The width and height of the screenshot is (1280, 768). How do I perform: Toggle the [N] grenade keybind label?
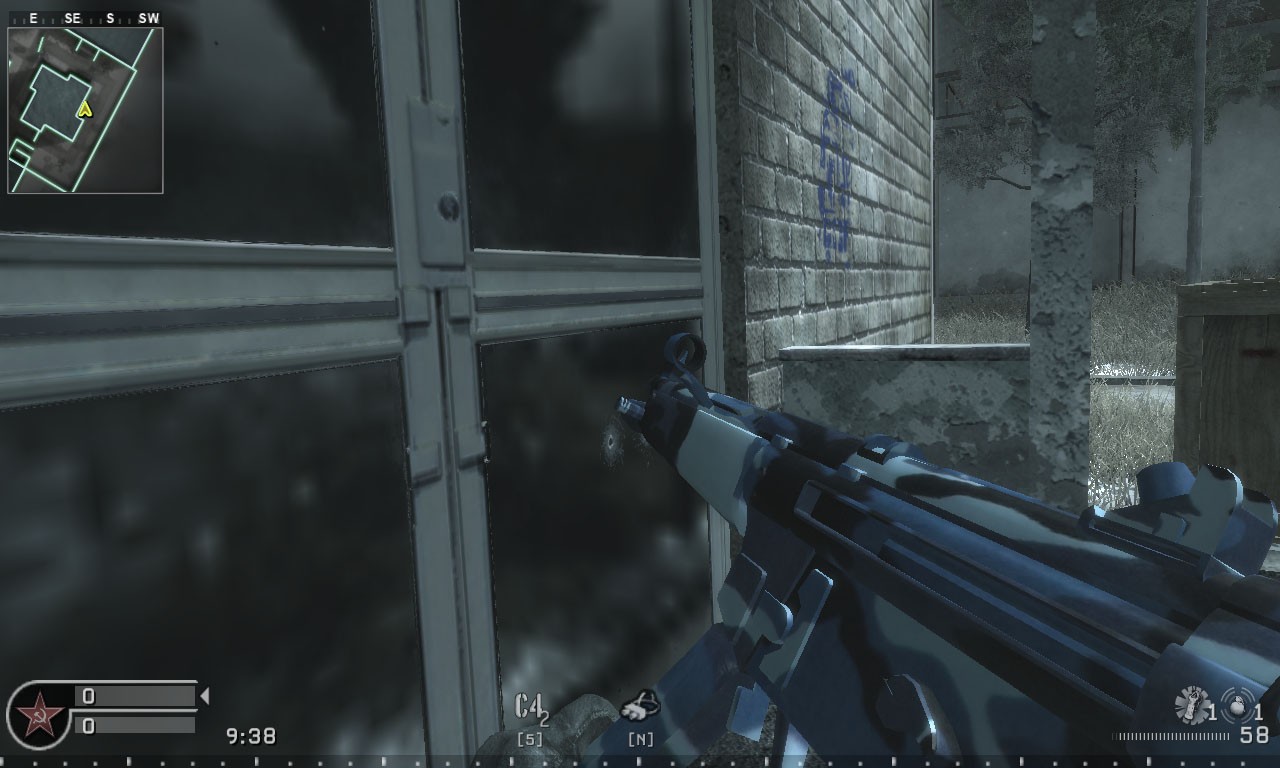[640, 739]
